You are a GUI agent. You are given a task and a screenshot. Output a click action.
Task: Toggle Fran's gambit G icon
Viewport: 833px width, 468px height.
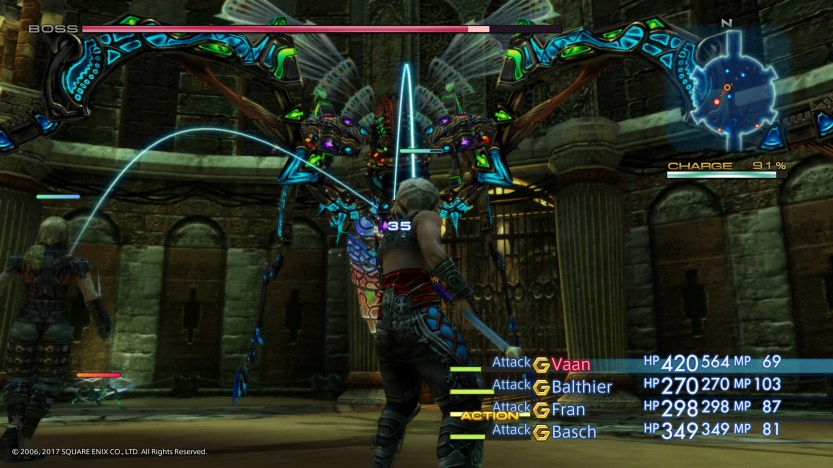coord(541,409)
